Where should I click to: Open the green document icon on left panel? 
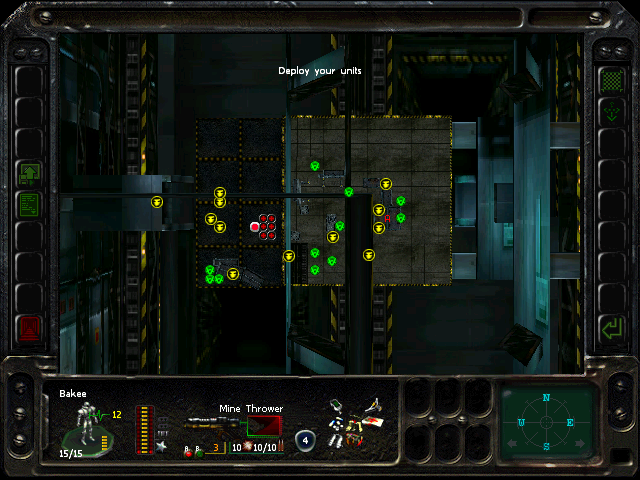coord(29,205)
